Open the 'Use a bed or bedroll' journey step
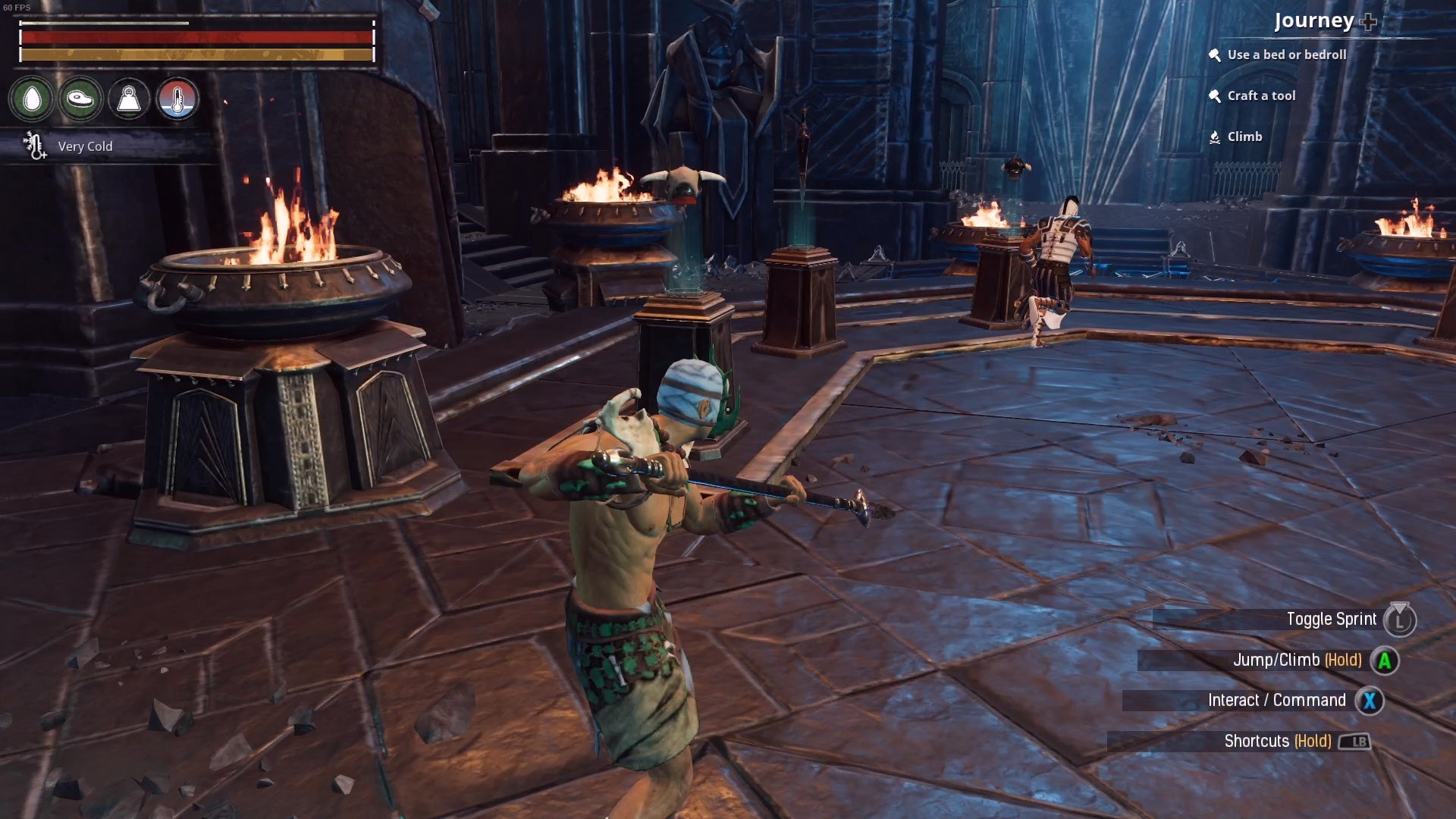The image size is (1456, 819). point(1286,55)
